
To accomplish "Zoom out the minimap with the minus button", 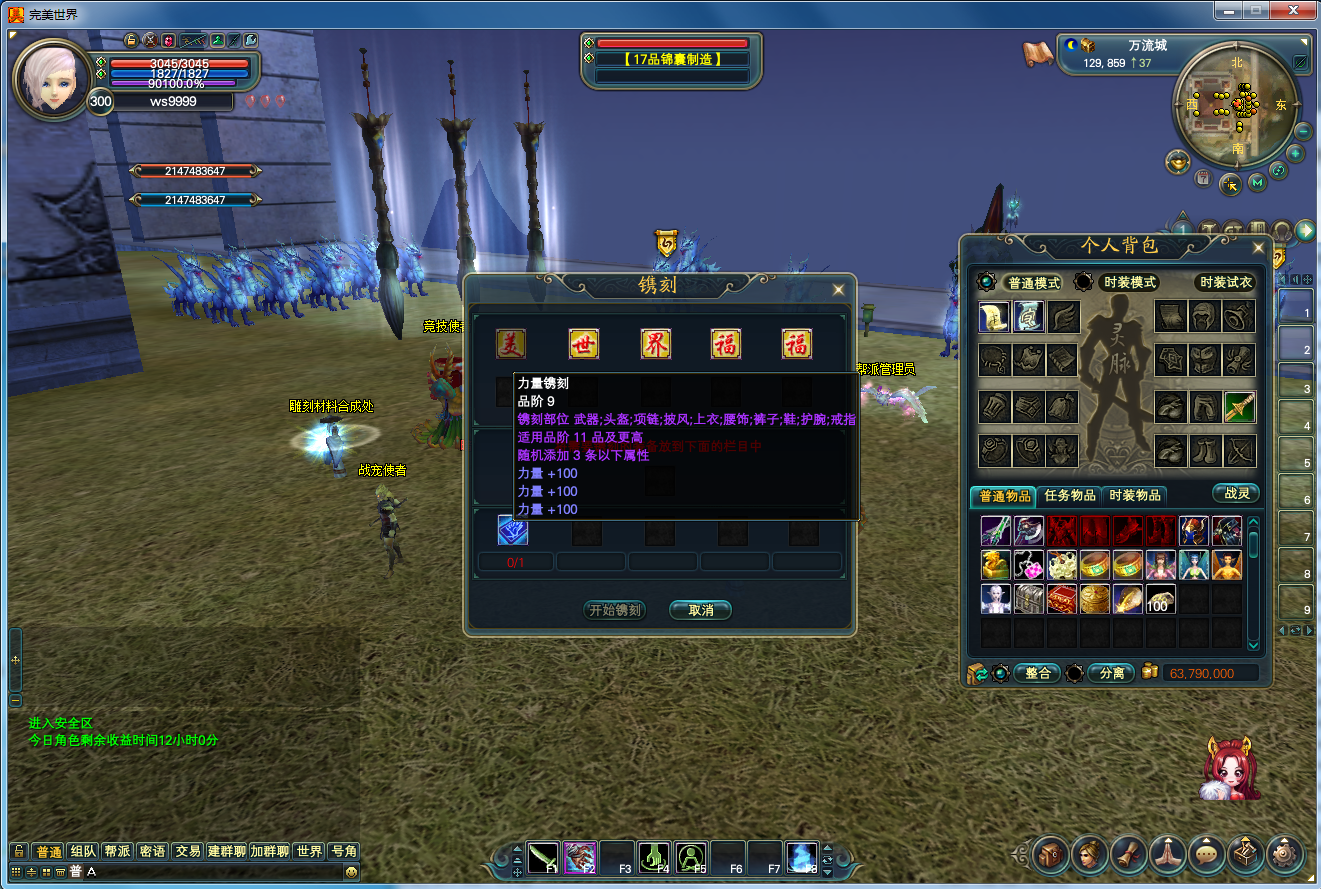I will [1303, 131].
